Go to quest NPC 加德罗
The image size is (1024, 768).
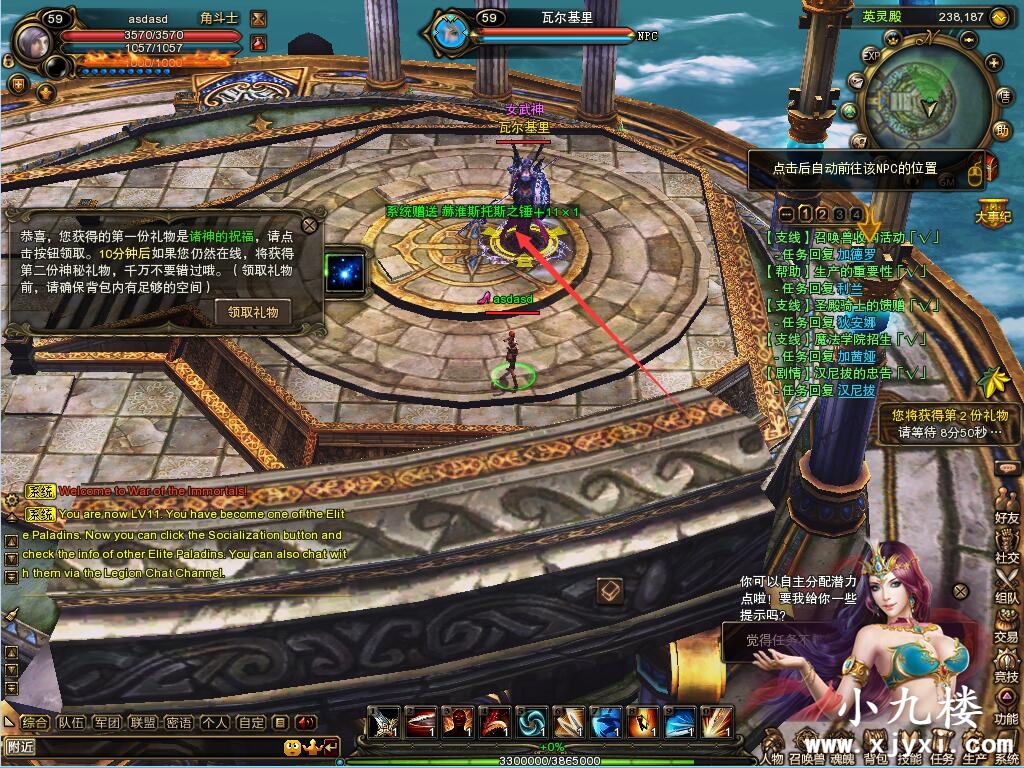tap(855, 254)
